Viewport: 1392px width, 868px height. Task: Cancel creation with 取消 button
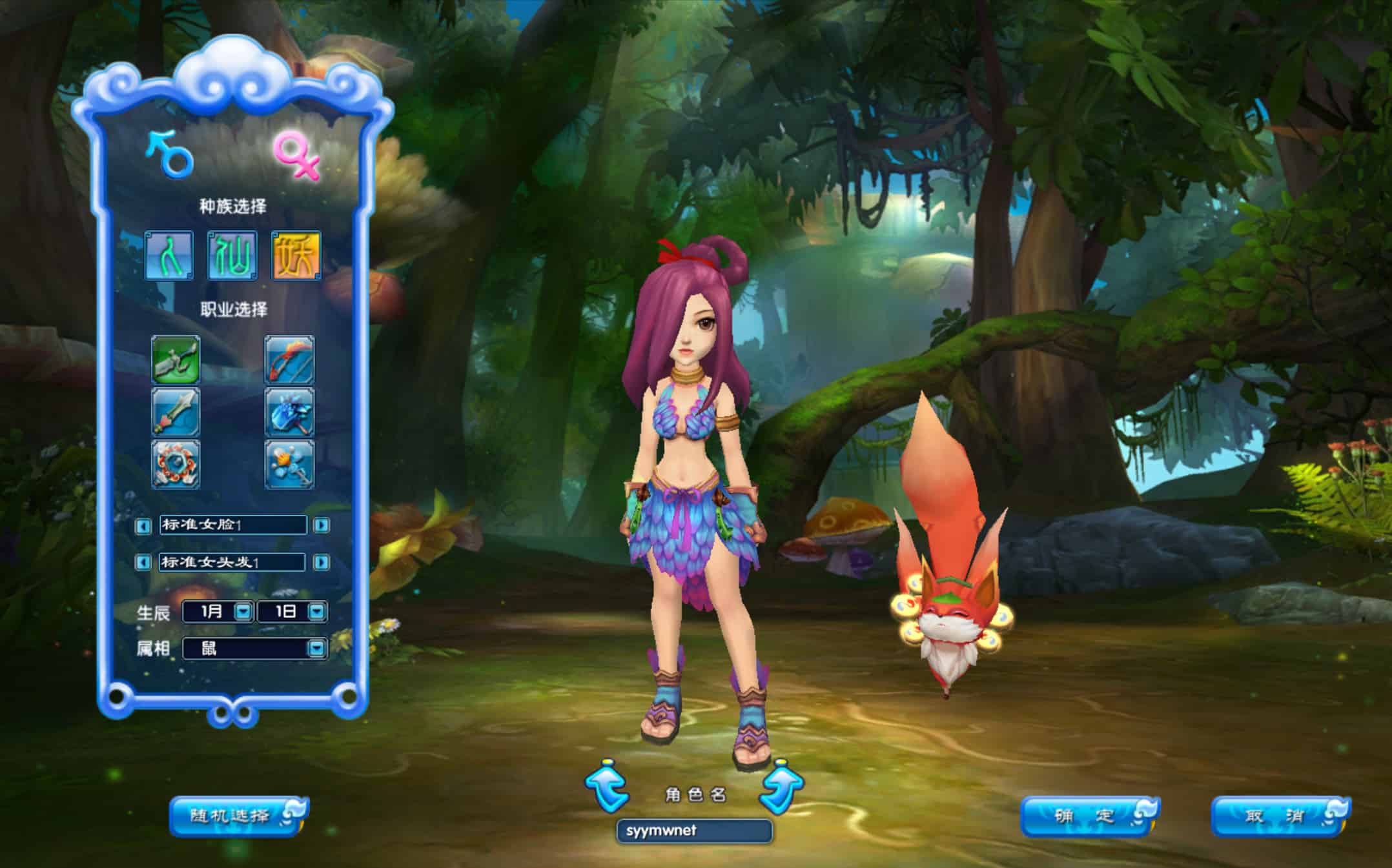point(1279,816)
